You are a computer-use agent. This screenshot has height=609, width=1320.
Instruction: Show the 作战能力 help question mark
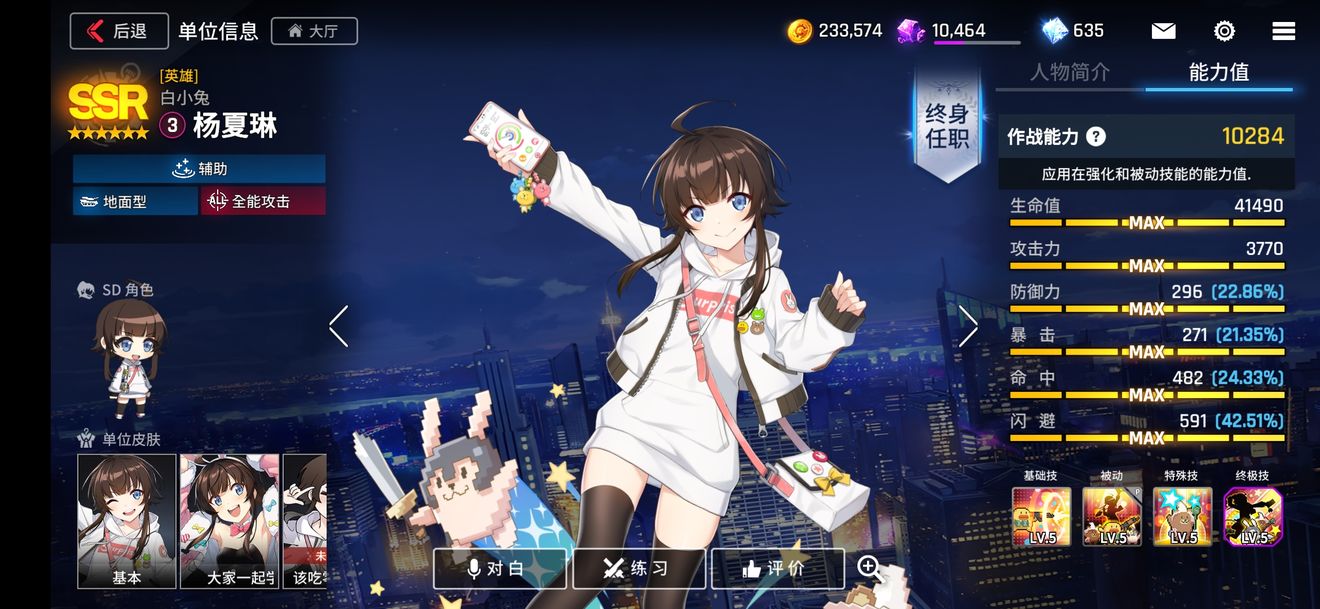pos(1096,137)
